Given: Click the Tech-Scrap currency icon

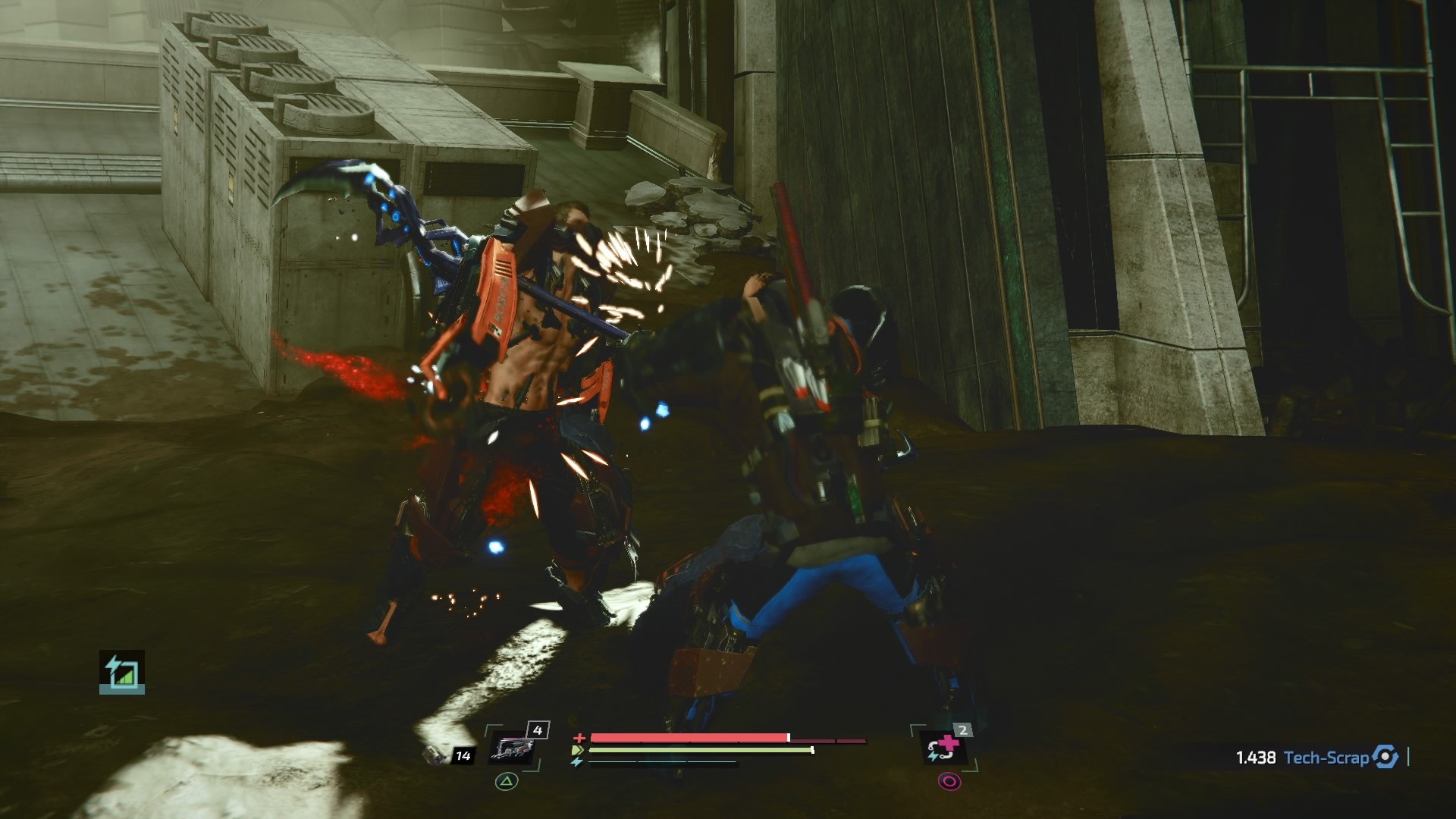Looking at the screenshot, I should pyautogui.click(x=1385, y=757).
